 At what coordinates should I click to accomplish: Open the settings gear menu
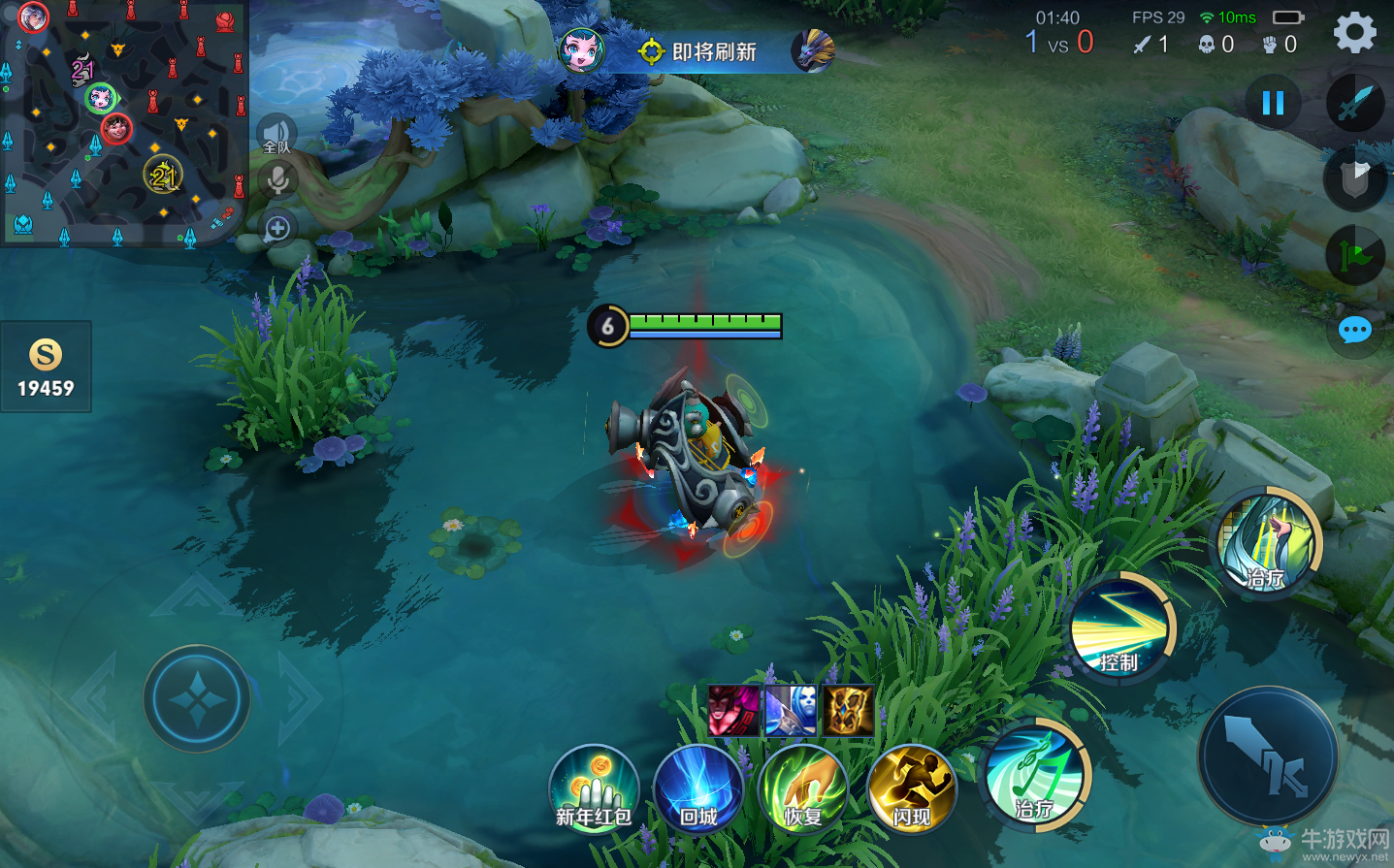[x=1354, y=33]
